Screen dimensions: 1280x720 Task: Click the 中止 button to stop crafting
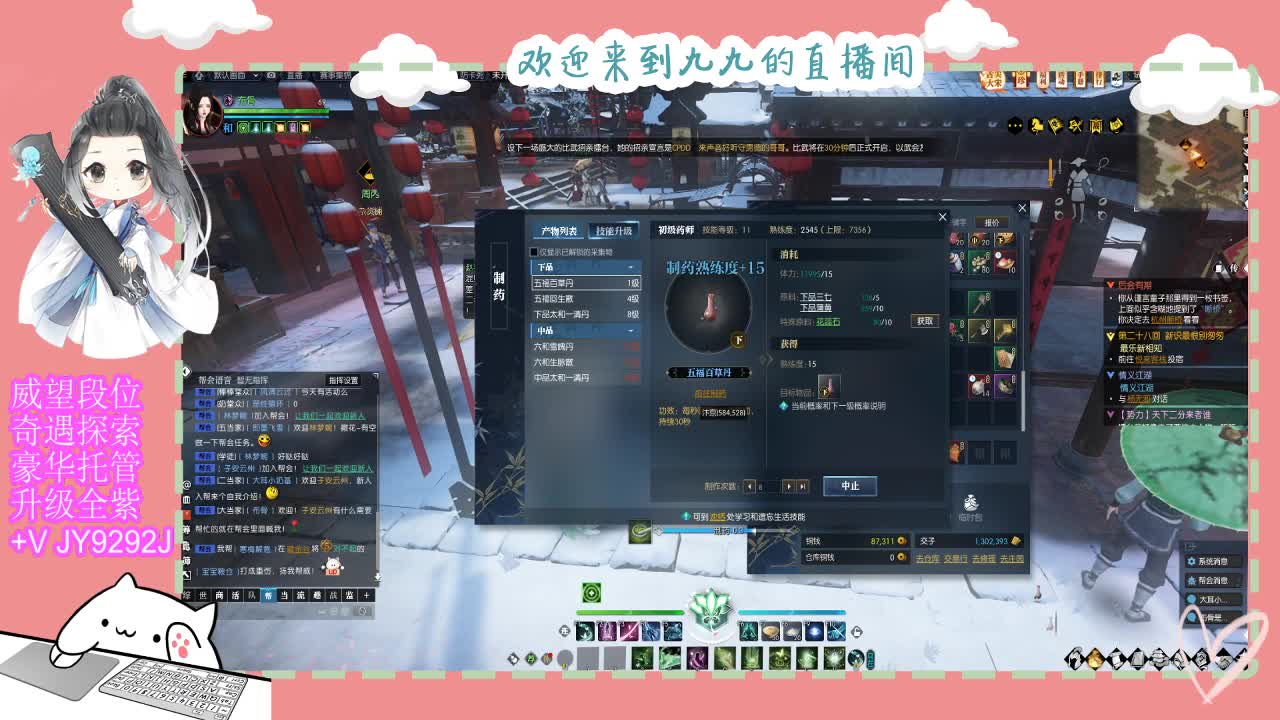850,486
